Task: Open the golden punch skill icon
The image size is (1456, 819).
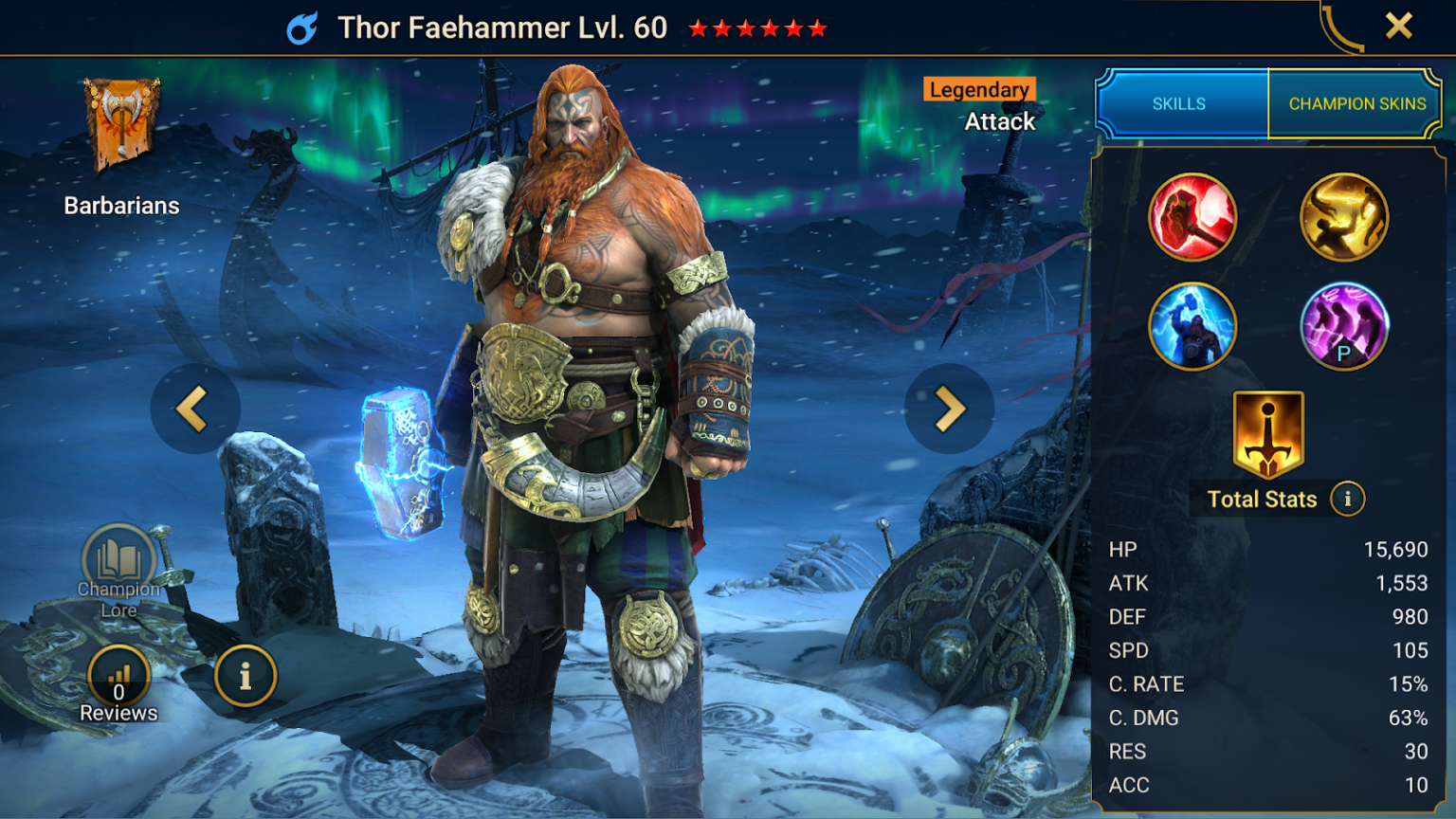Action: (1343, 216)
